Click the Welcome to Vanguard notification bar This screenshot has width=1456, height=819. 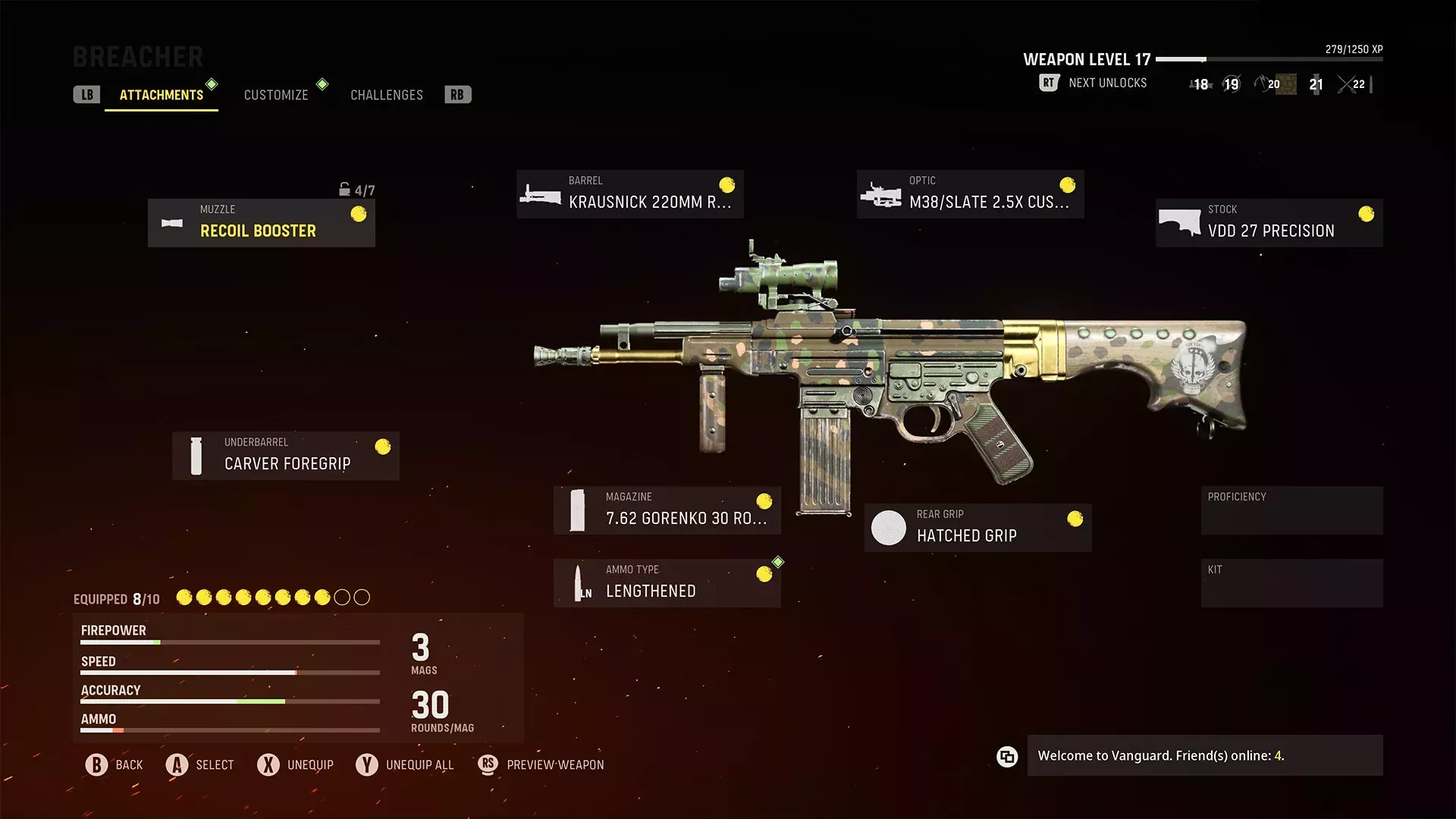pos(1204,755)
